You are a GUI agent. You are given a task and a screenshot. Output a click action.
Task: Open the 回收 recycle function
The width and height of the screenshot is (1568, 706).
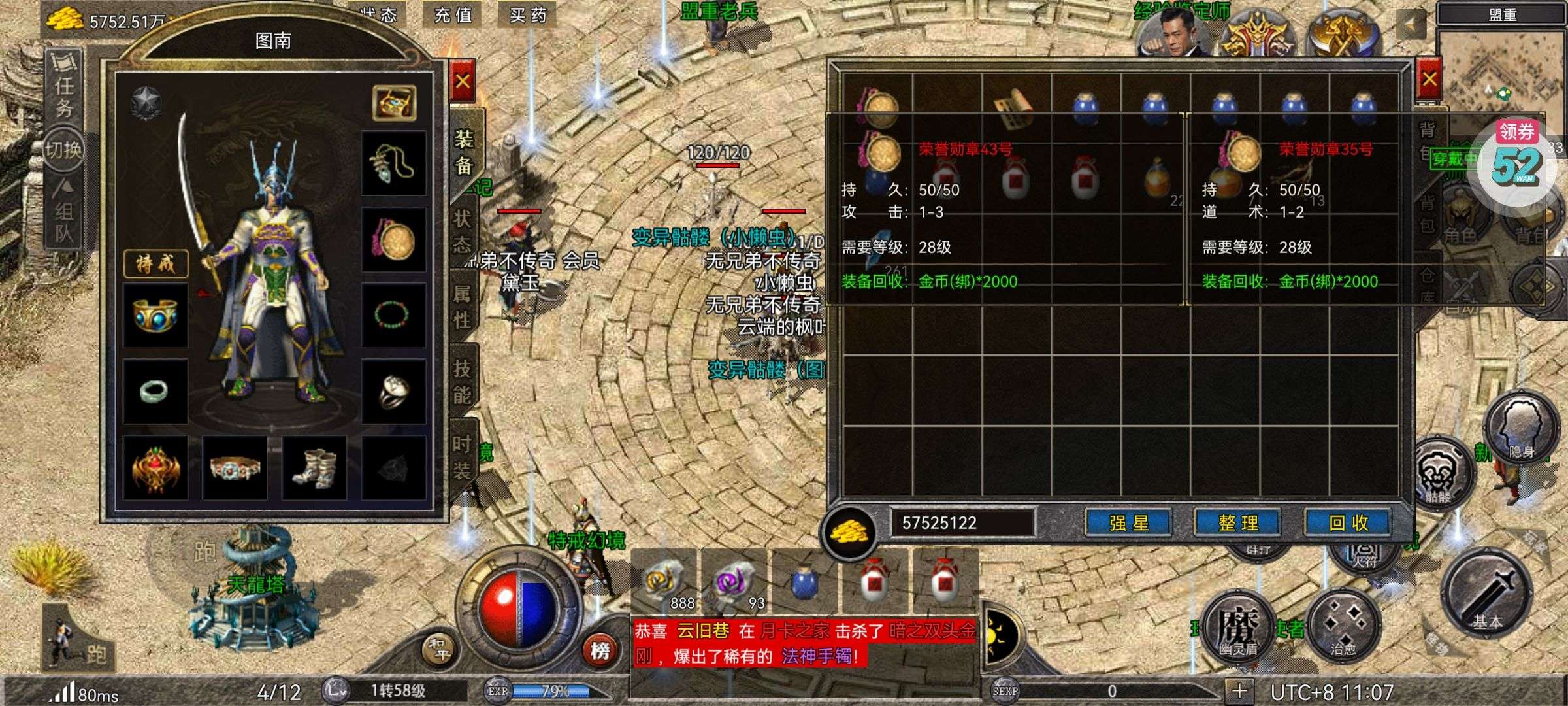pyautogui.click(x=1348, y=523)
